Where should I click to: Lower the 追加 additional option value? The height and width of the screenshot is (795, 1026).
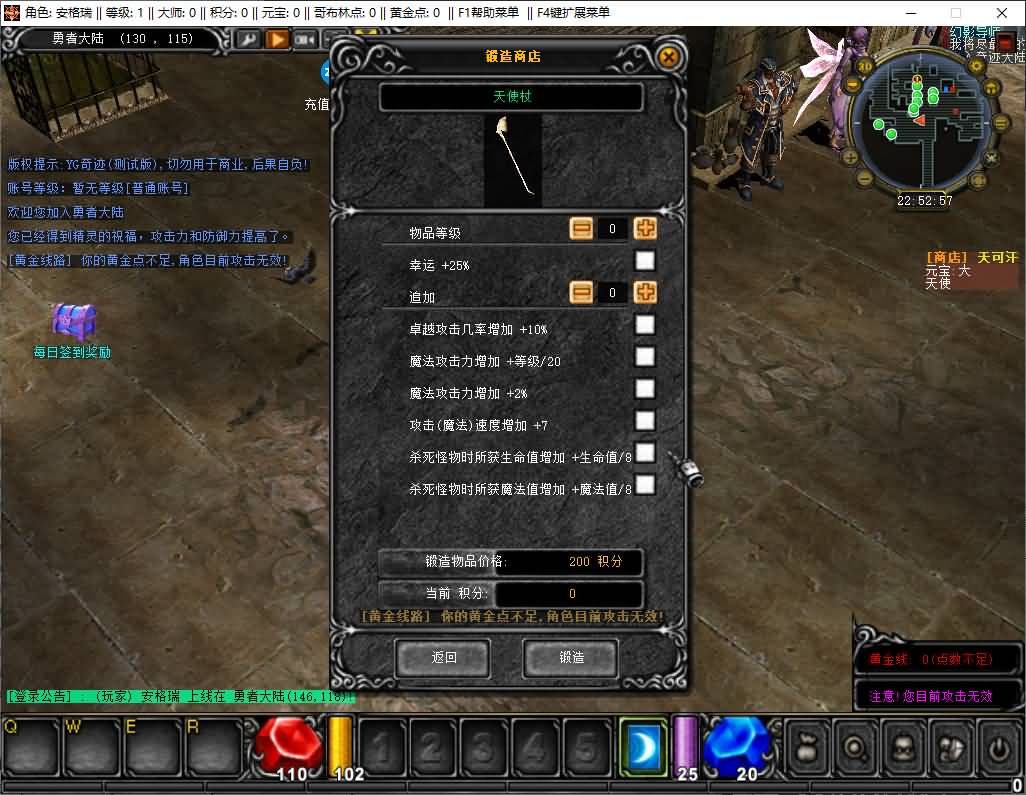[582, 293]
